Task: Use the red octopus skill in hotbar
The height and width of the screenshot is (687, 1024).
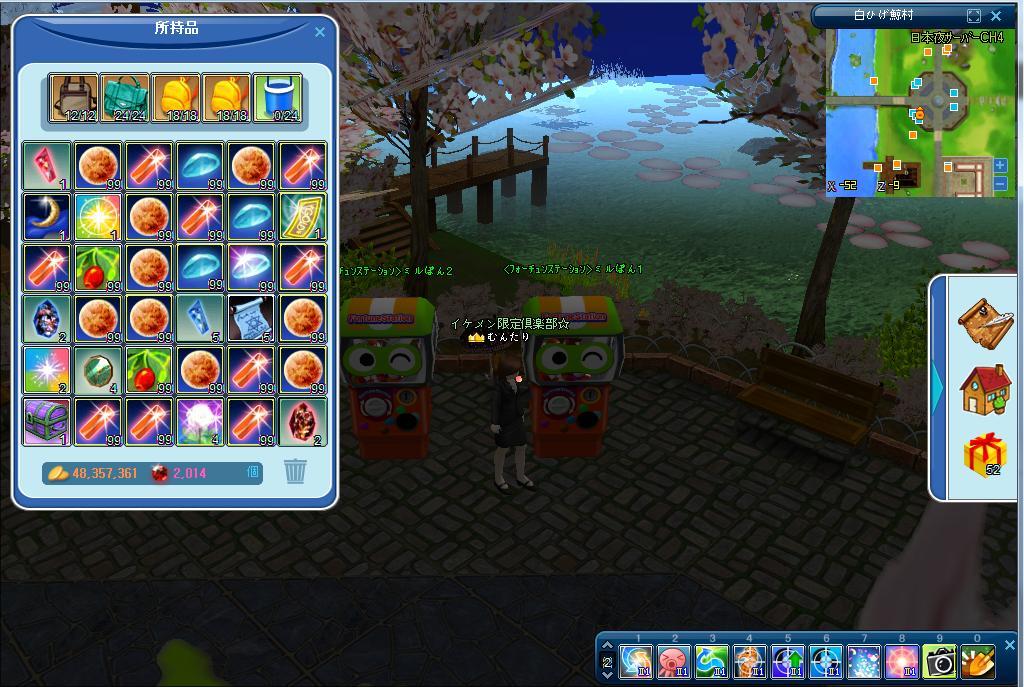Action: pyautogui.click(x=673, y=662)
